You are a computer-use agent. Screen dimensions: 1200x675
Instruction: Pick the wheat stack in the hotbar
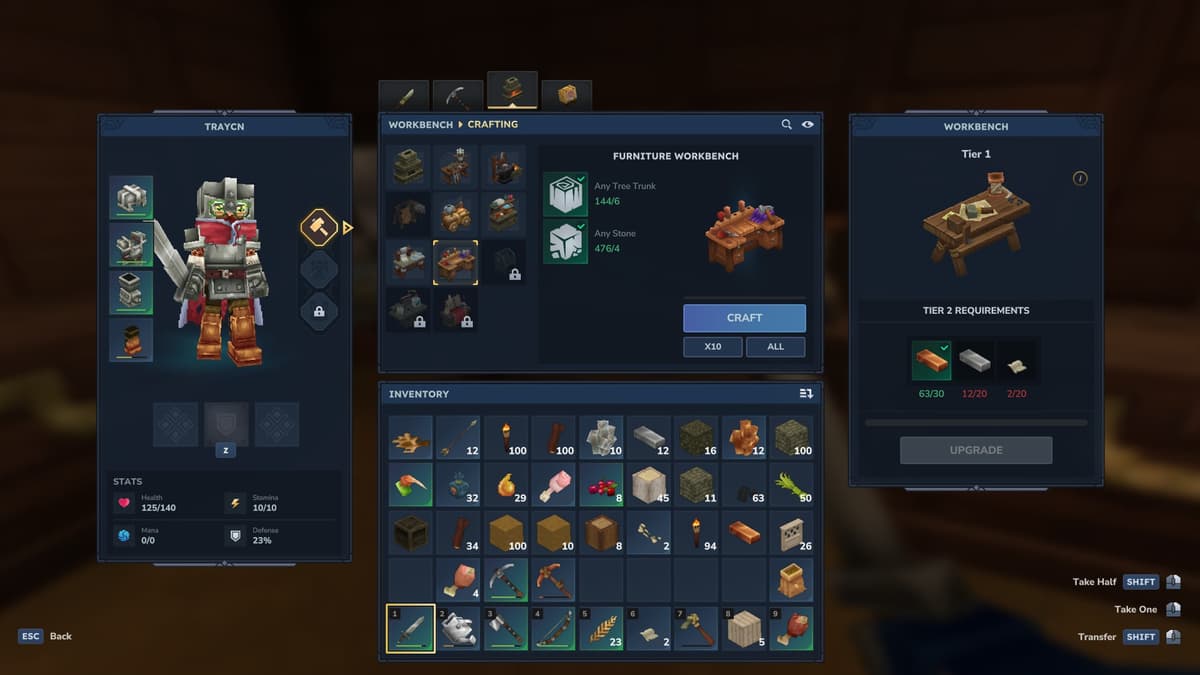[603, 629]
